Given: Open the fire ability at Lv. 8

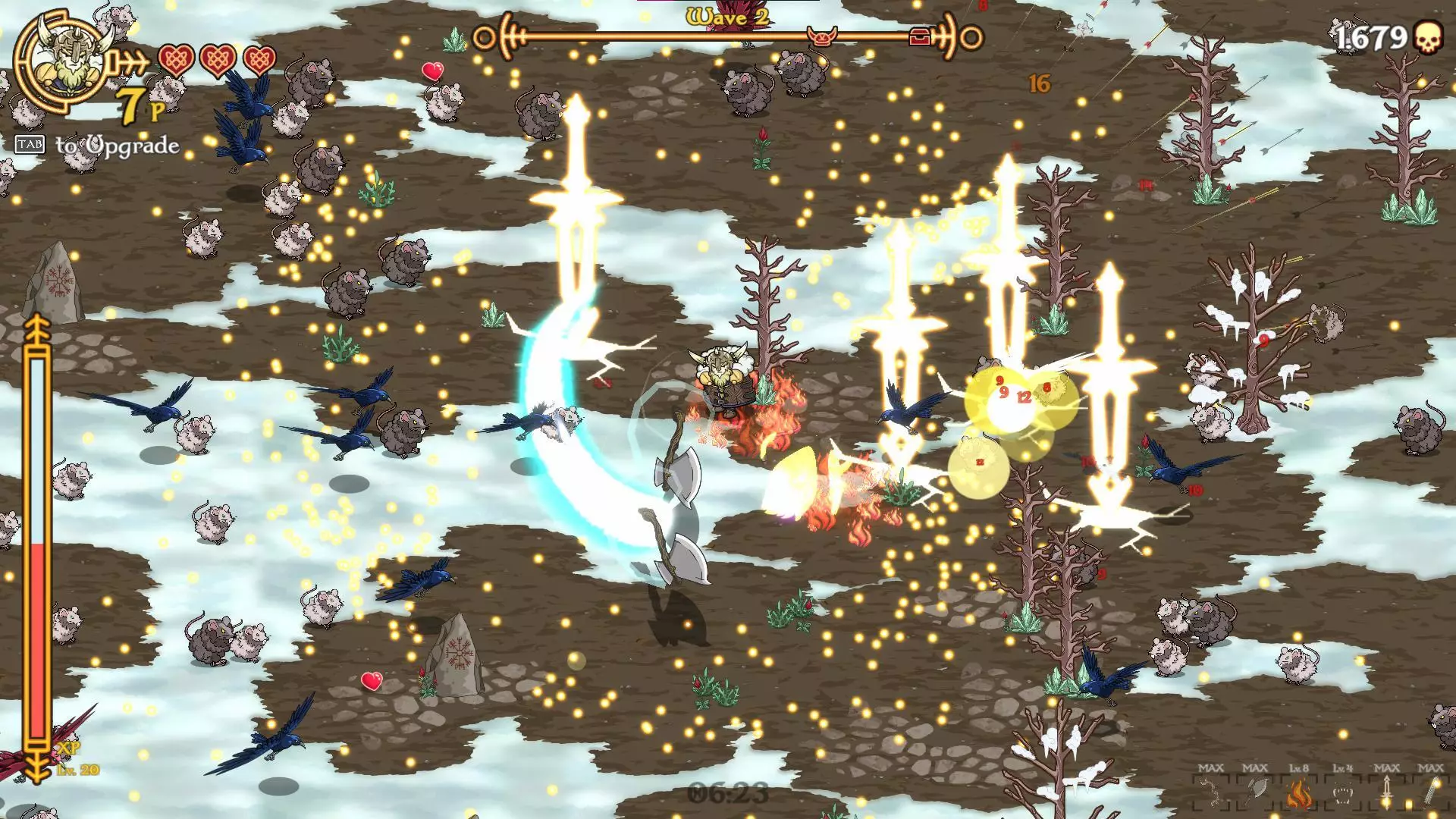Looking at the screenshot, I should [1298, 794].
